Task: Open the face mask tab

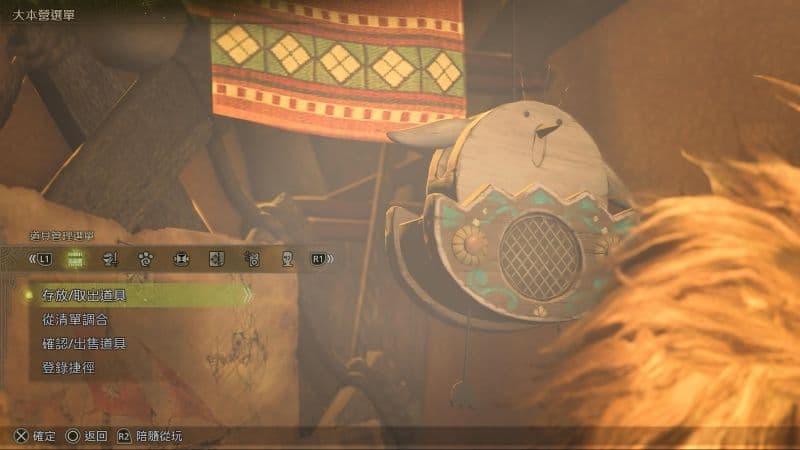Action: pyautogui.click(x=287, y=259)
